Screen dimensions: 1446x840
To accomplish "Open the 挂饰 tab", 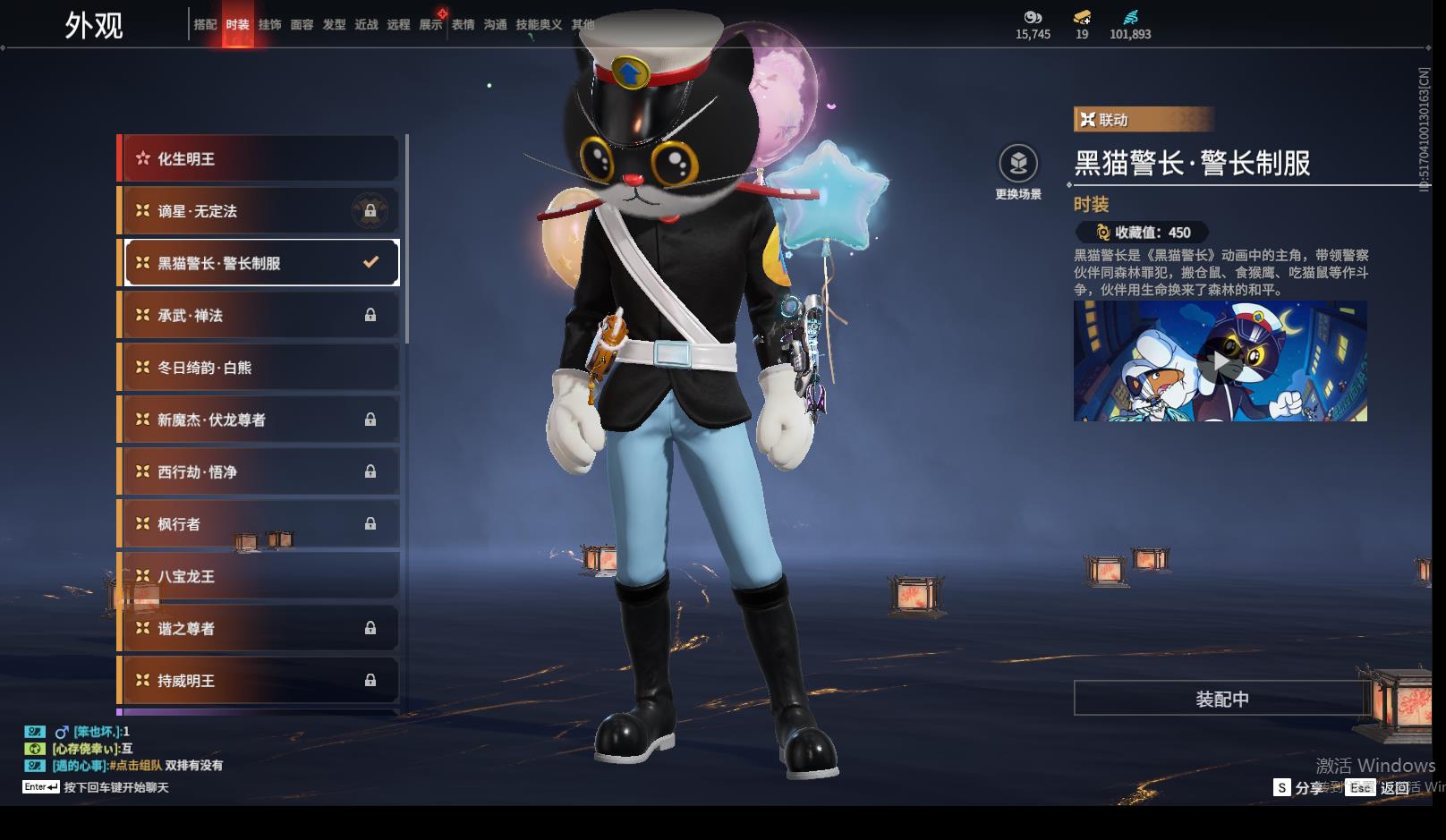I will coord(269,25).
